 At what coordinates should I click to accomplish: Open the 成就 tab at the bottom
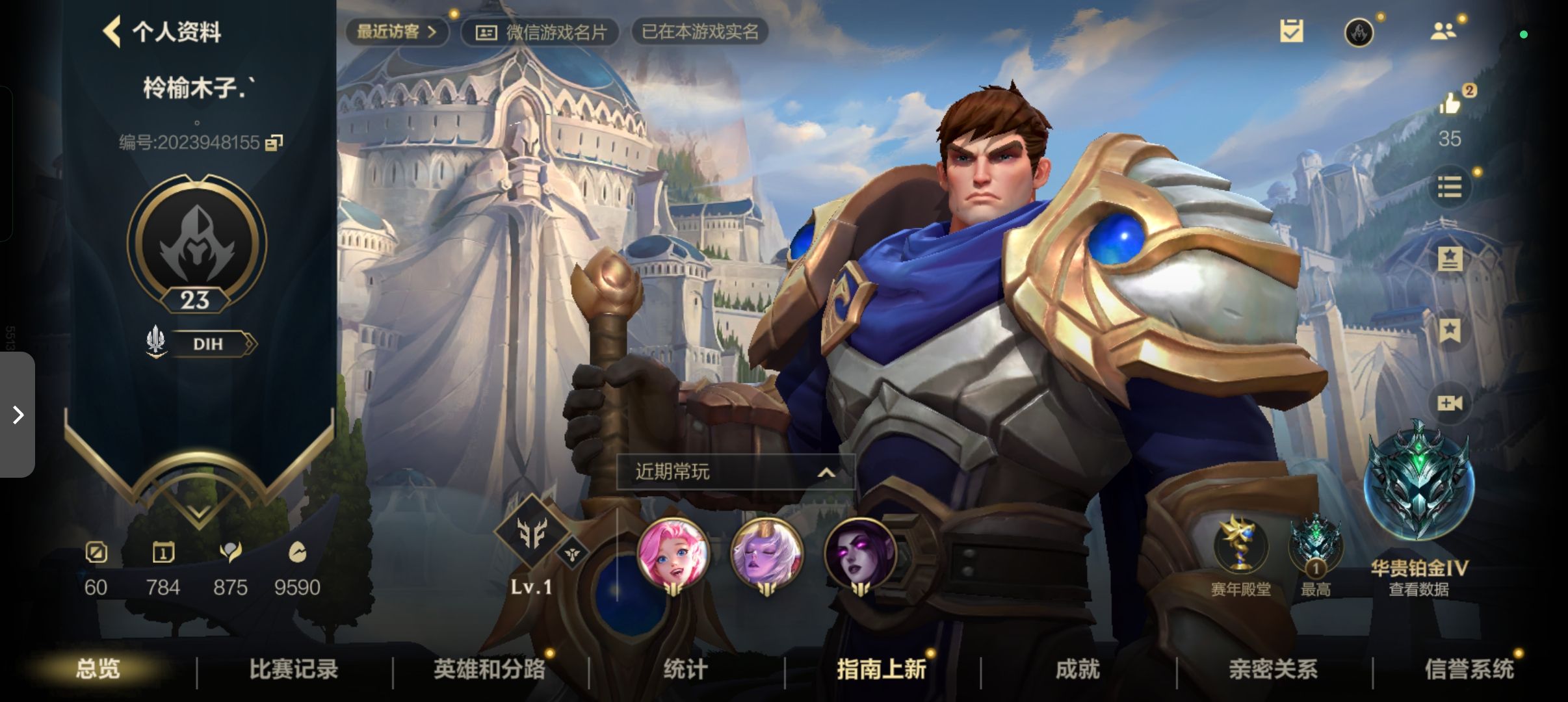(1078, 668)
